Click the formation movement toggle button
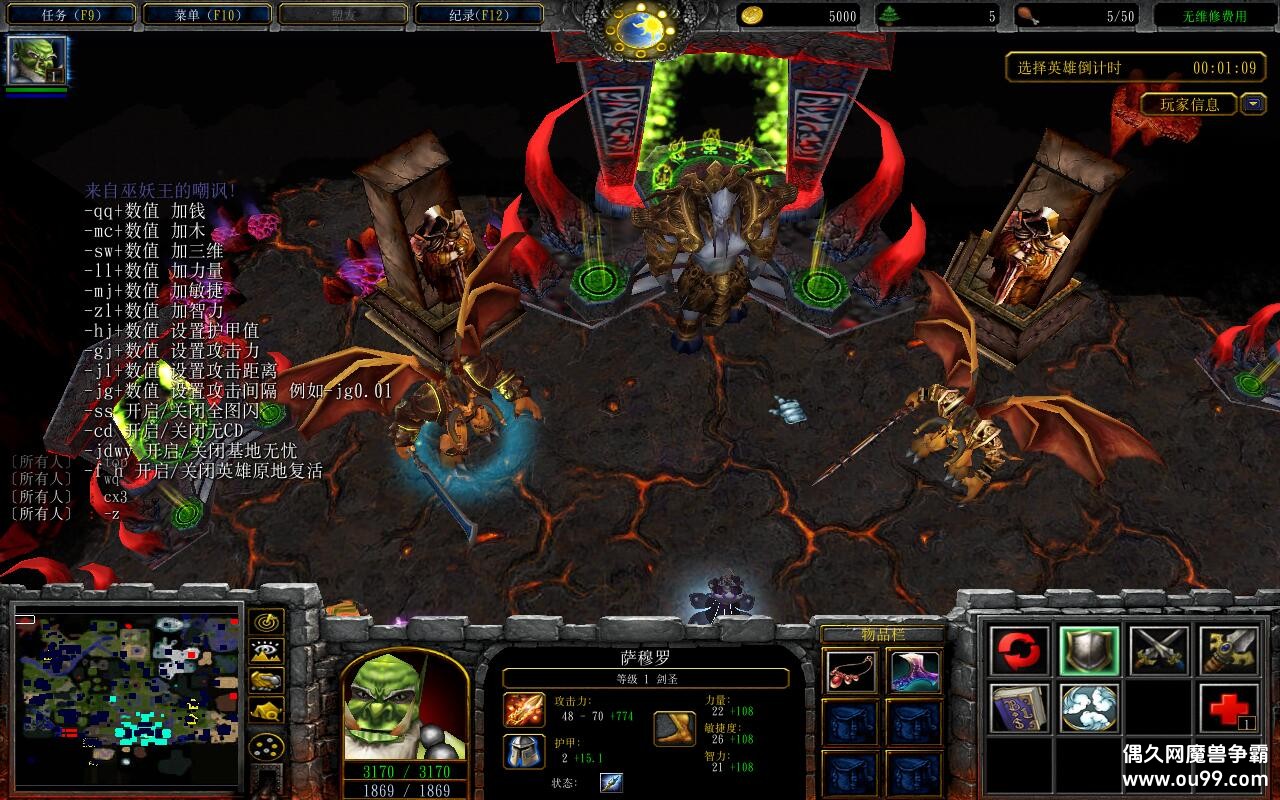The image size is (1280, 800). click(266, 747)
